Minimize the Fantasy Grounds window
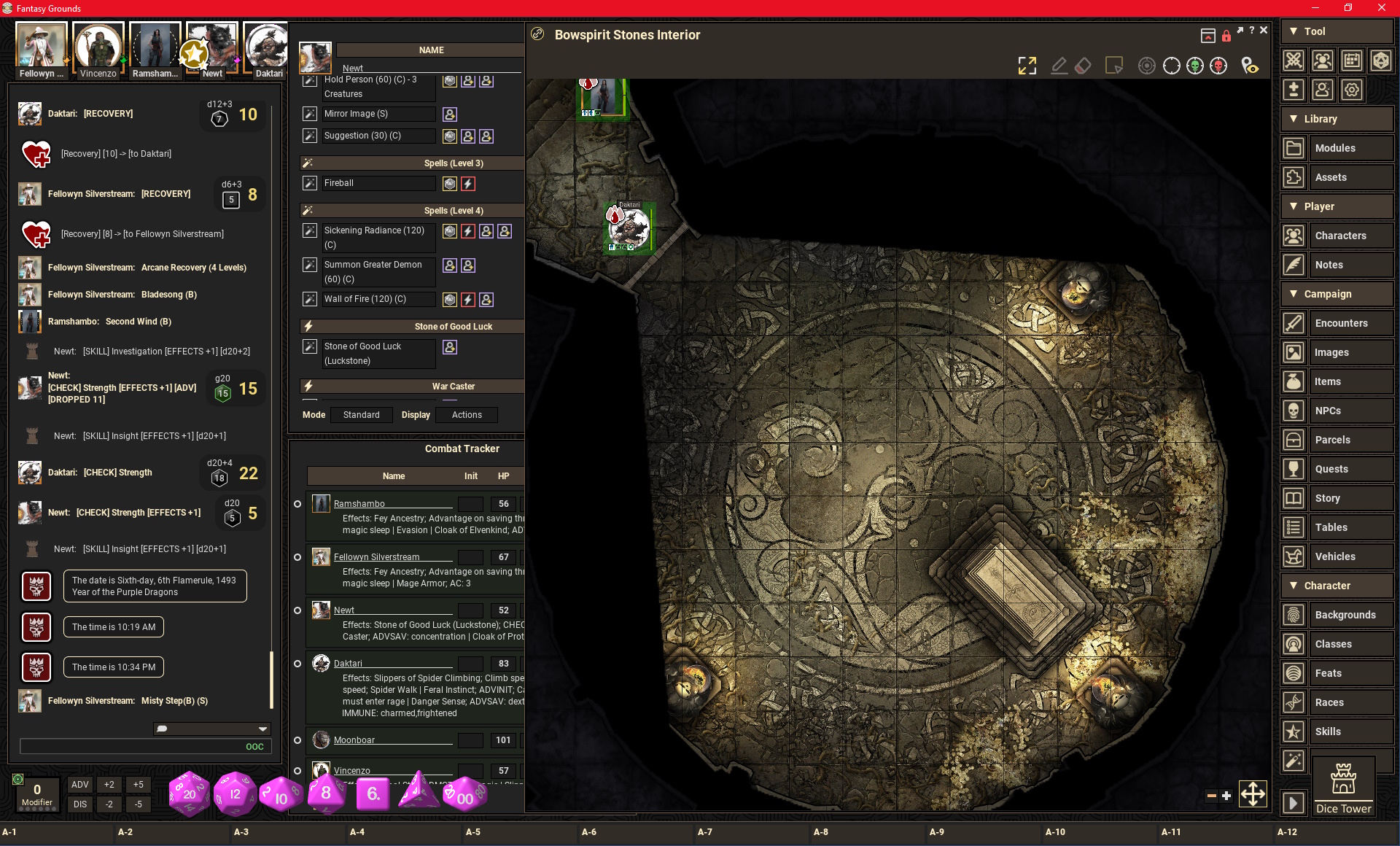The image size is (1400, 846). tap(1315, 8)
